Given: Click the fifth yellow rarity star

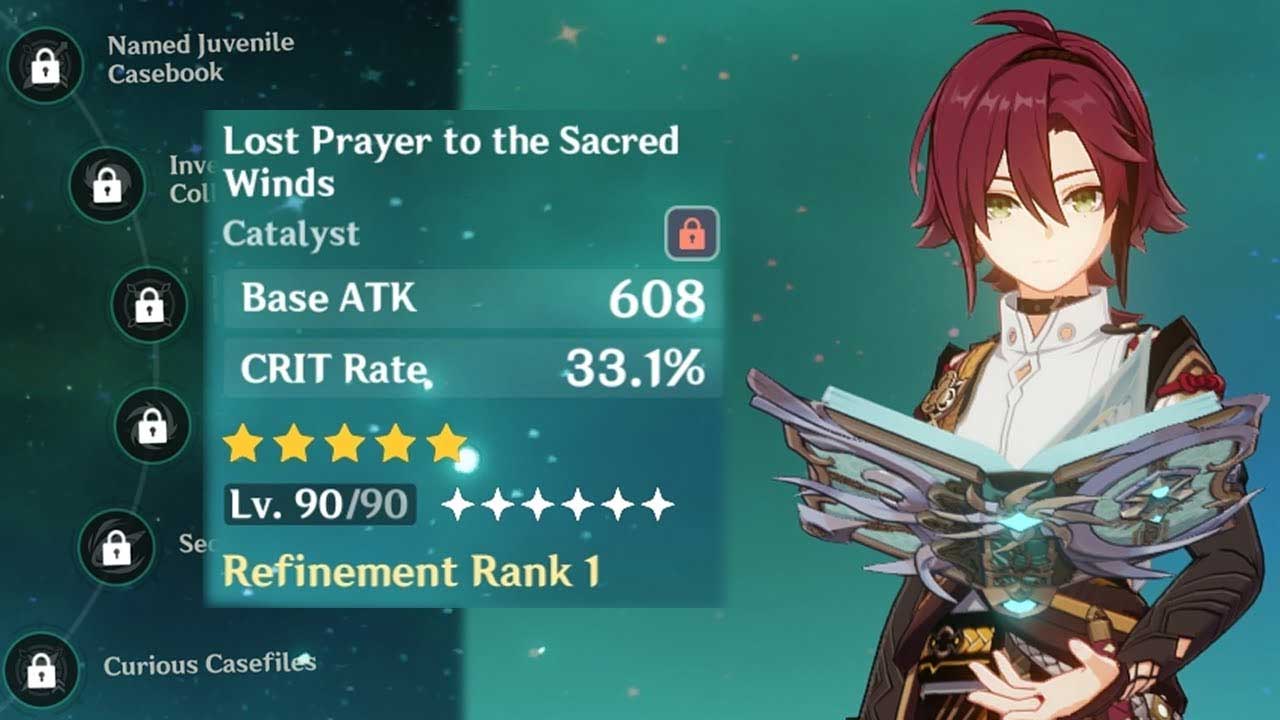Looking at the screenshot, I should tap(444, 443).
